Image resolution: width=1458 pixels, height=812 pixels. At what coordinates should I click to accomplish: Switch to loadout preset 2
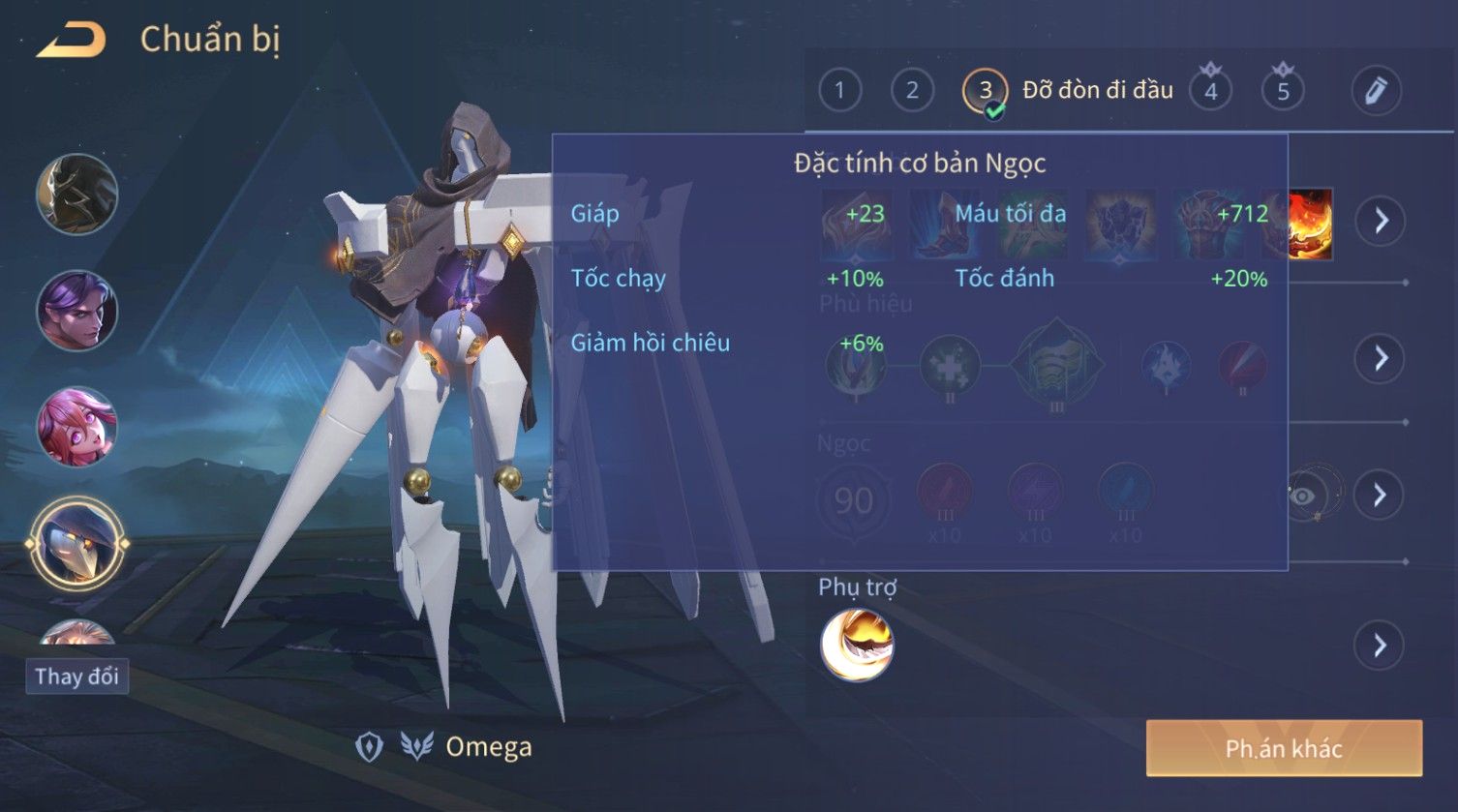click(x=912, y=91)
